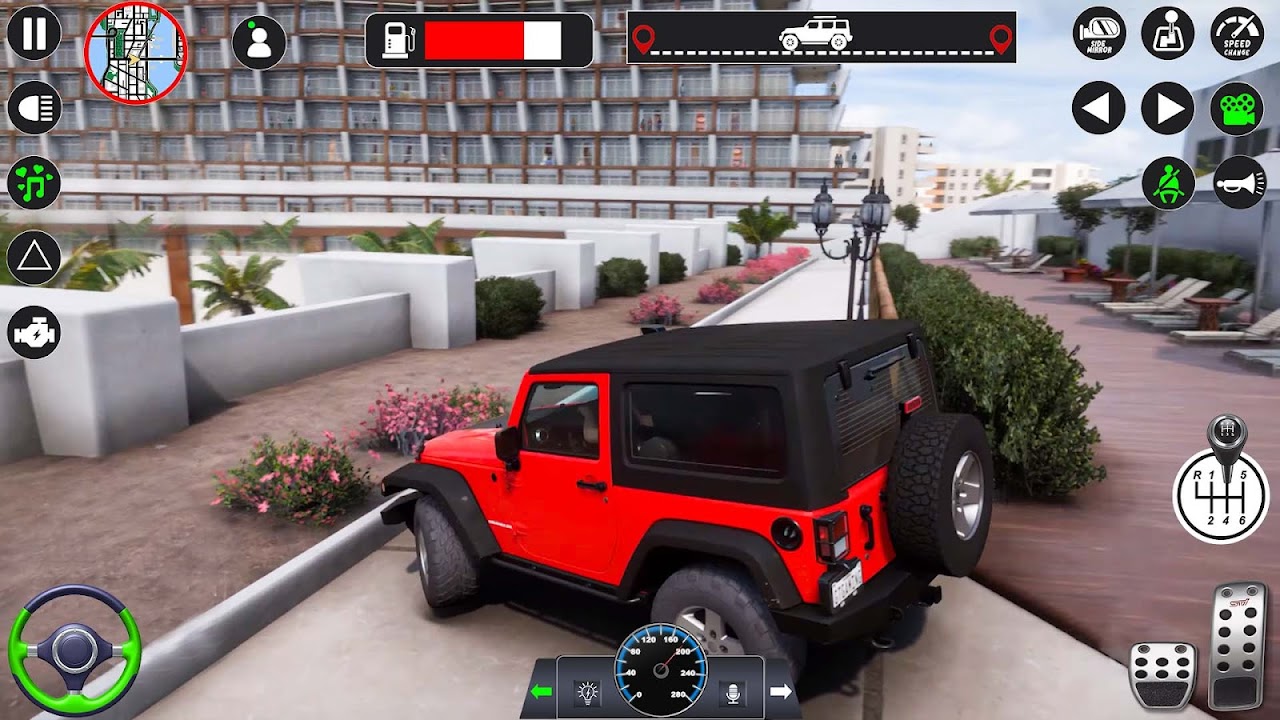Toggle the green music note button
The width and height of the screenshot is (1280, 720).
pos(34,184)
